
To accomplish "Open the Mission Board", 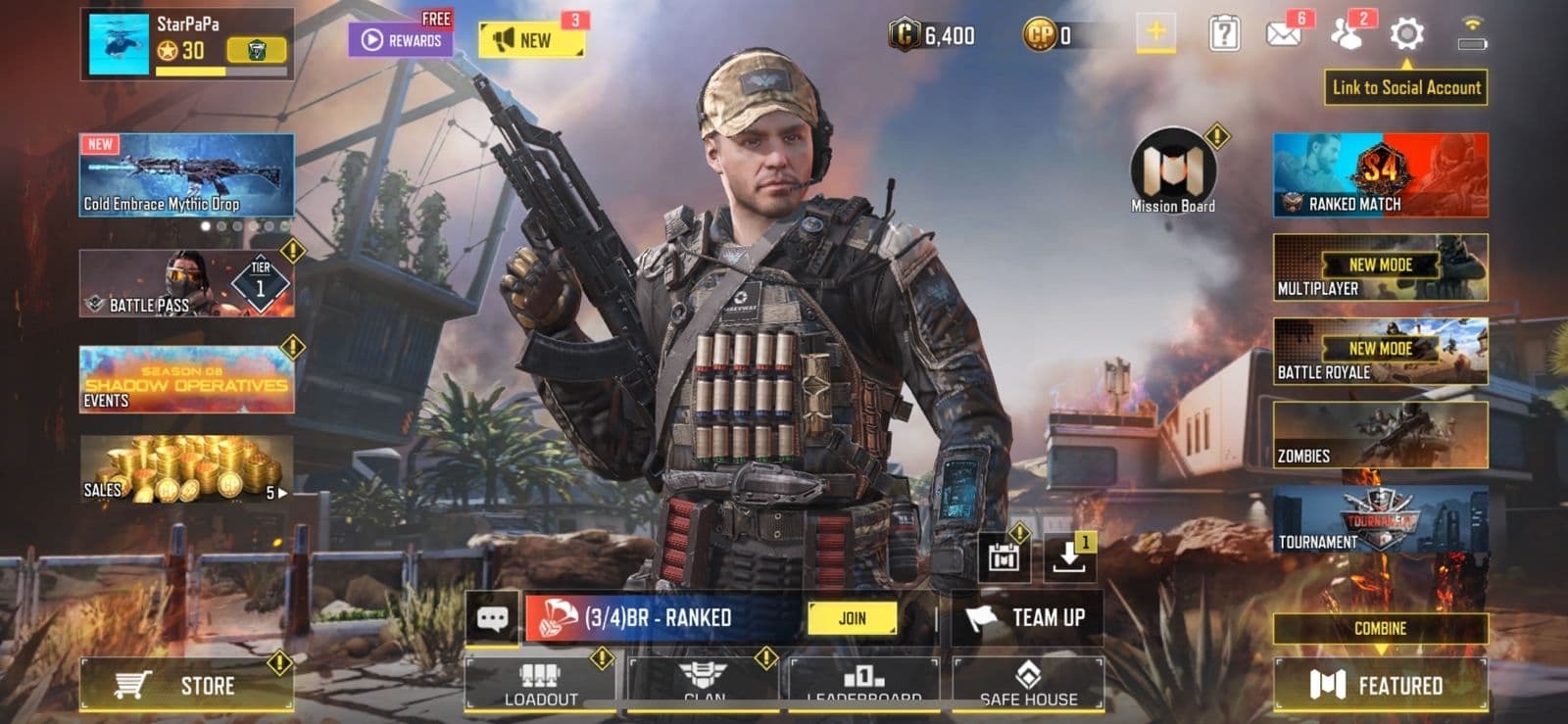I will click(x=1171, y=167).
